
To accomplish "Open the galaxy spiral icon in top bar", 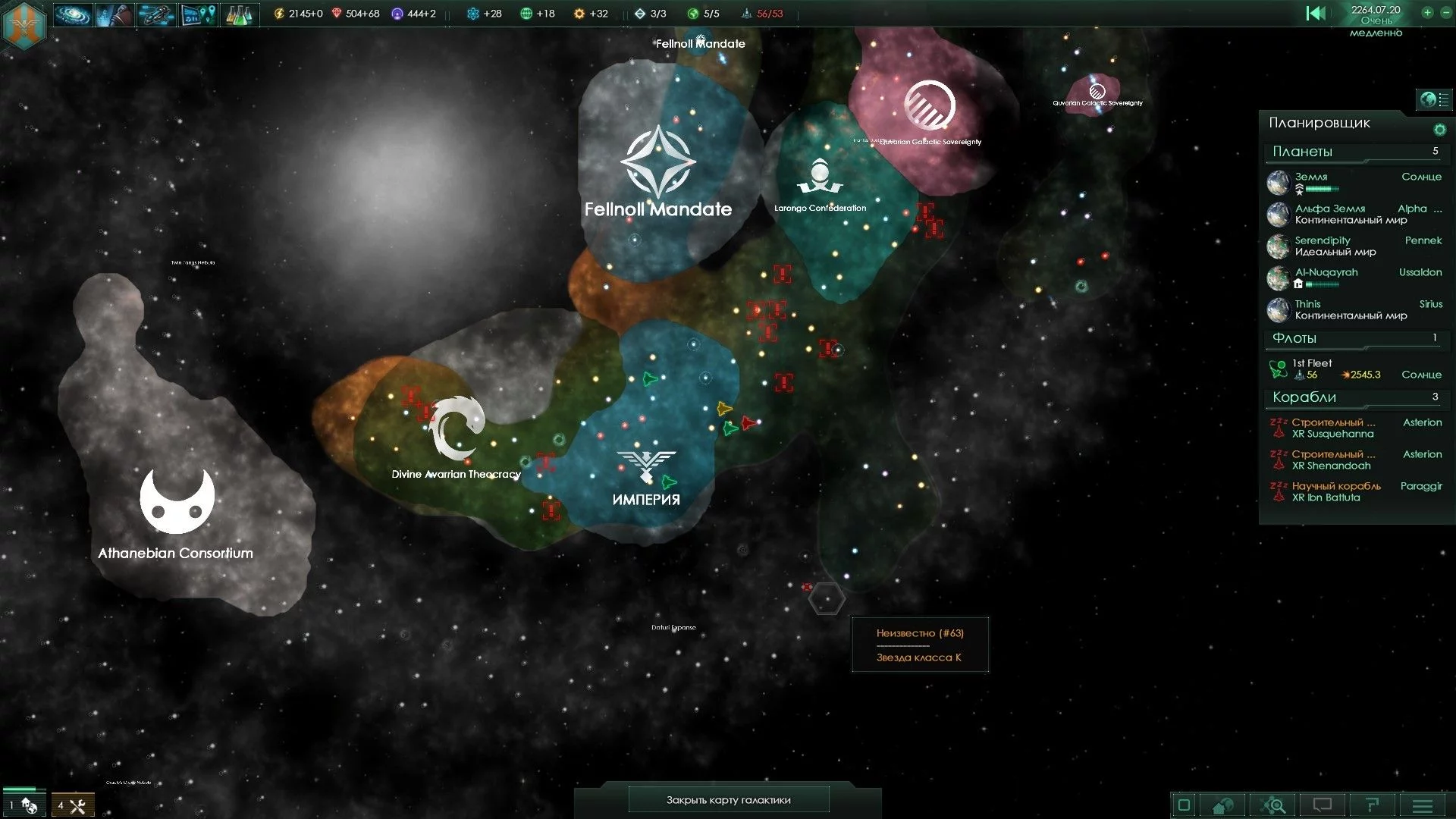I will tap(73, 14).
